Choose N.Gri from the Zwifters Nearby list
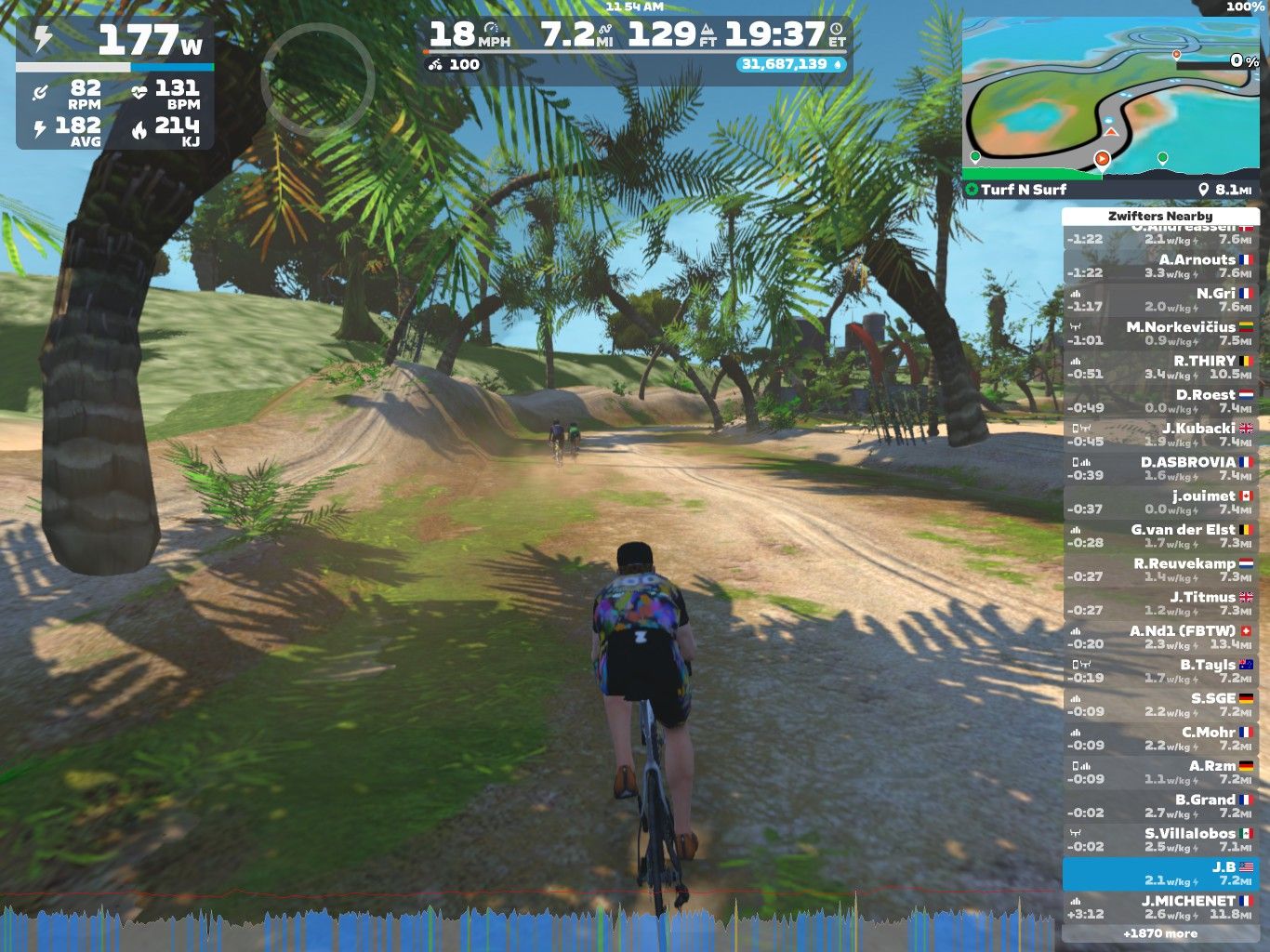The width and height of the screenshot is (1270, 952). pos(1160,299)
